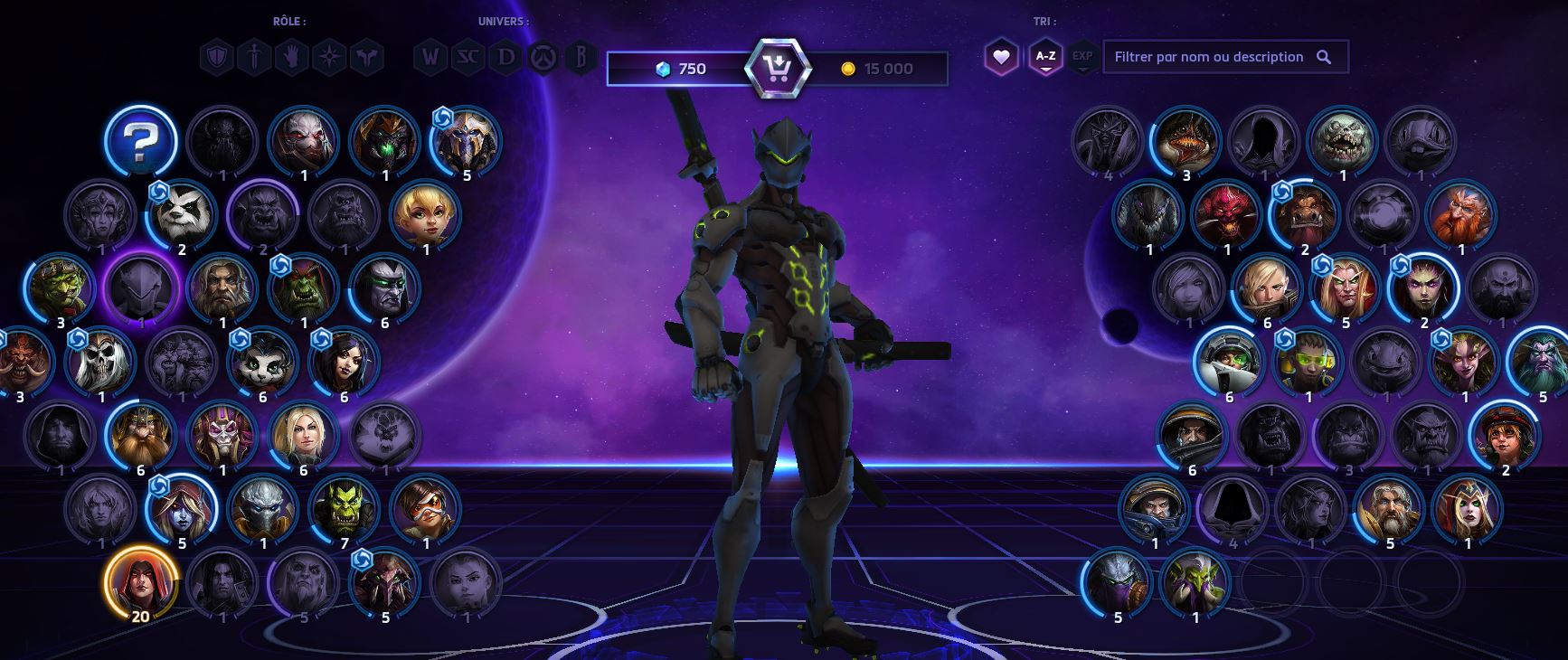This screenshot has width=1568, height=660.
Task: Toggle the StarCraft universe filter
Action: (x=468, y=59)
